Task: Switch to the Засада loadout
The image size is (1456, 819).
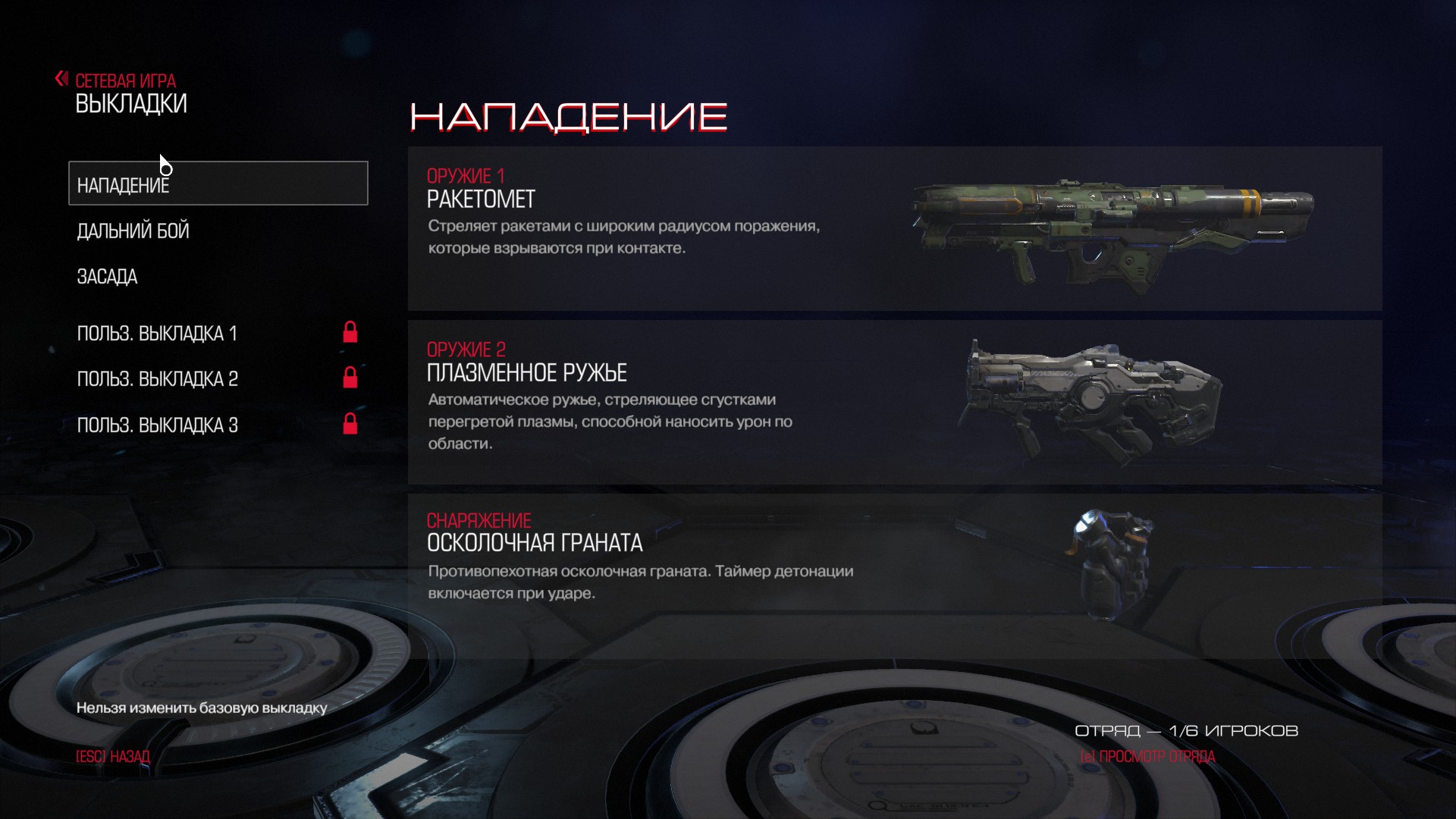Action: [x=108, y=277]
